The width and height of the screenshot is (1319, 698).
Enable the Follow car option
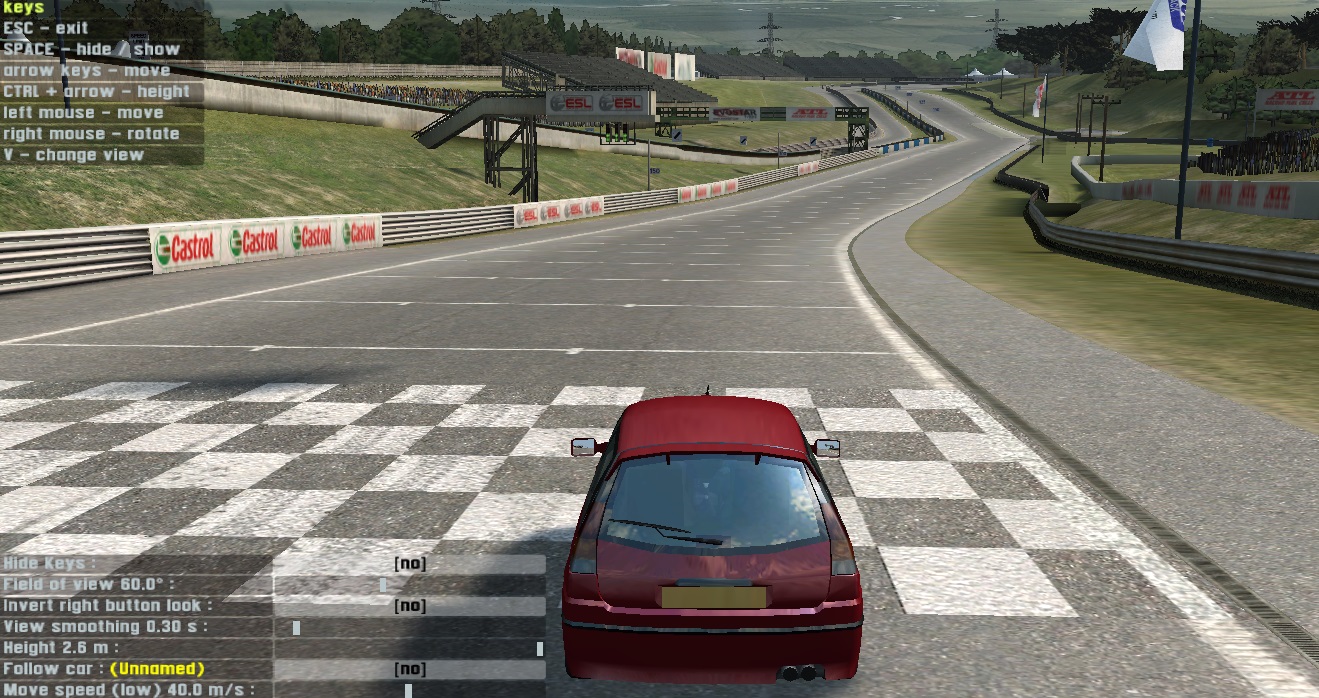(x=409, y=669)
